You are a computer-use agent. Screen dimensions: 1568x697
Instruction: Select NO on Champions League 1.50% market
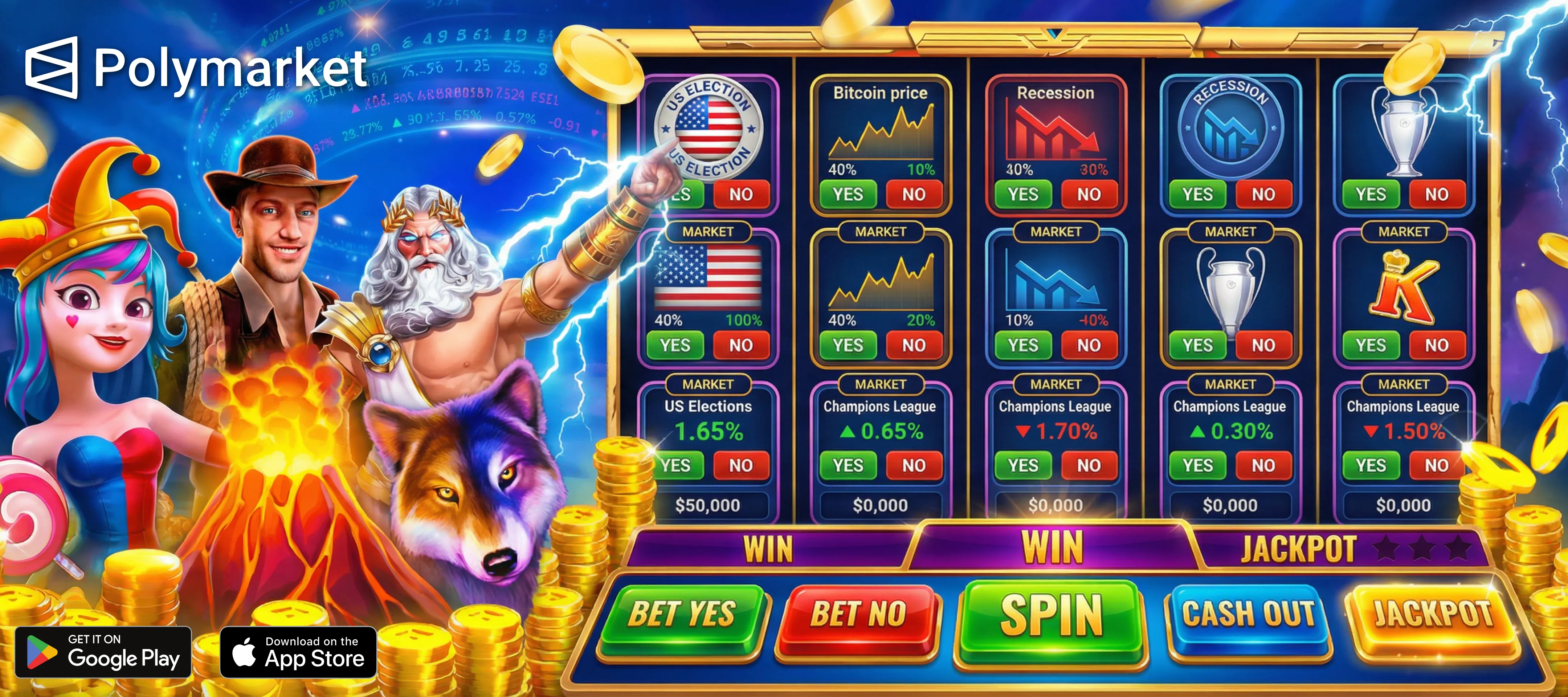(x=1437, y=466)
